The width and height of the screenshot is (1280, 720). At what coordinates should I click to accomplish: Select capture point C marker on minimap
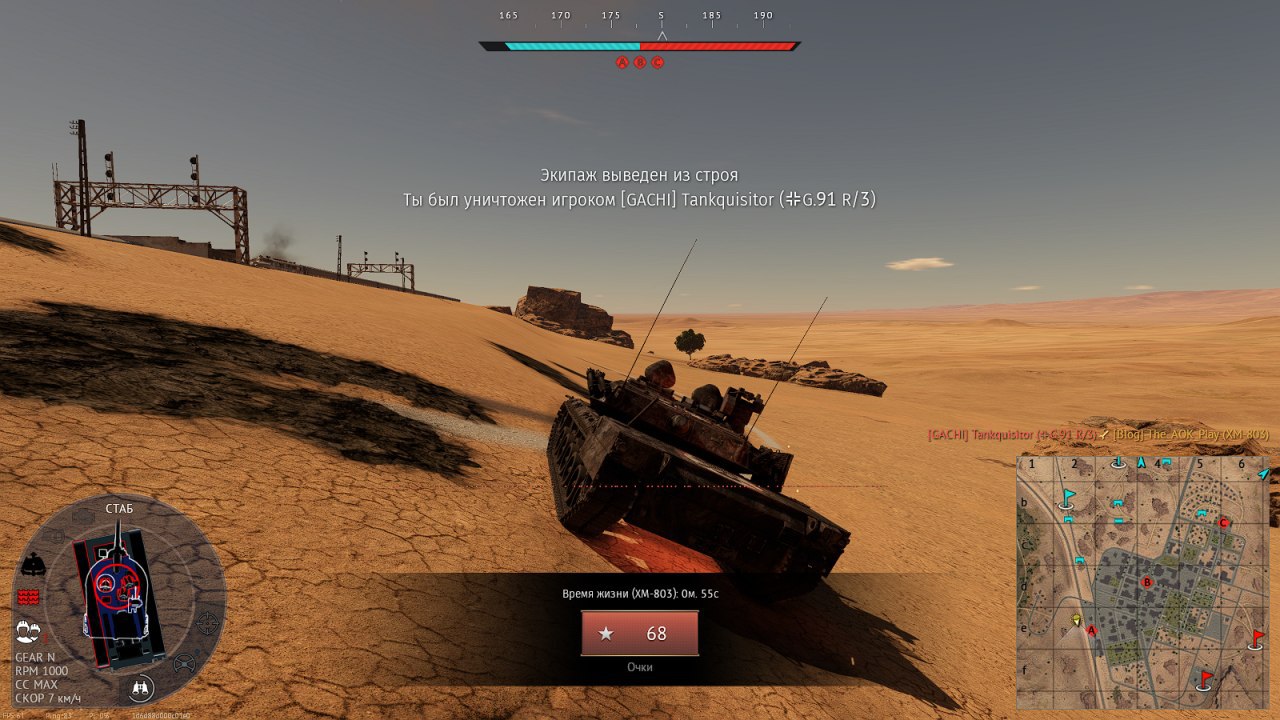pos(1223,522)
